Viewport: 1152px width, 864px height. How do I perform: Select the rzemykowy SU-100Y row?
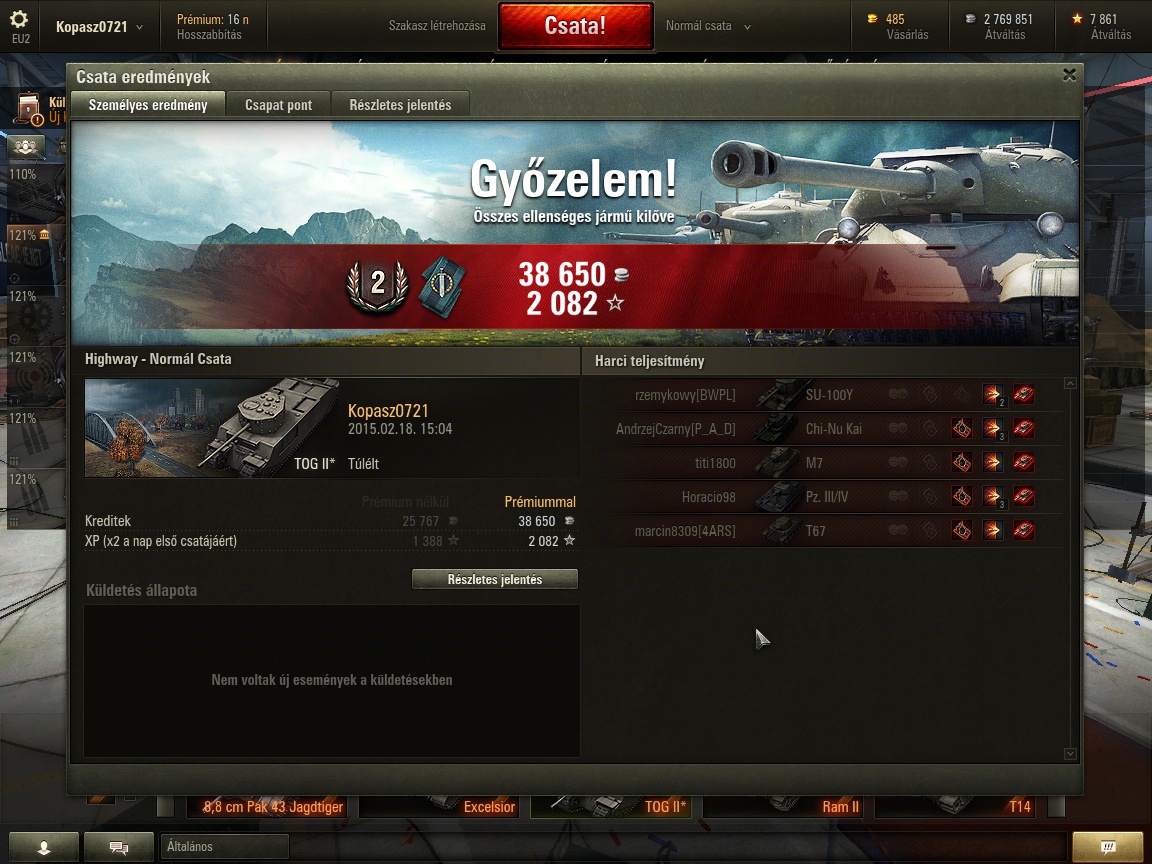pos(830,395)
